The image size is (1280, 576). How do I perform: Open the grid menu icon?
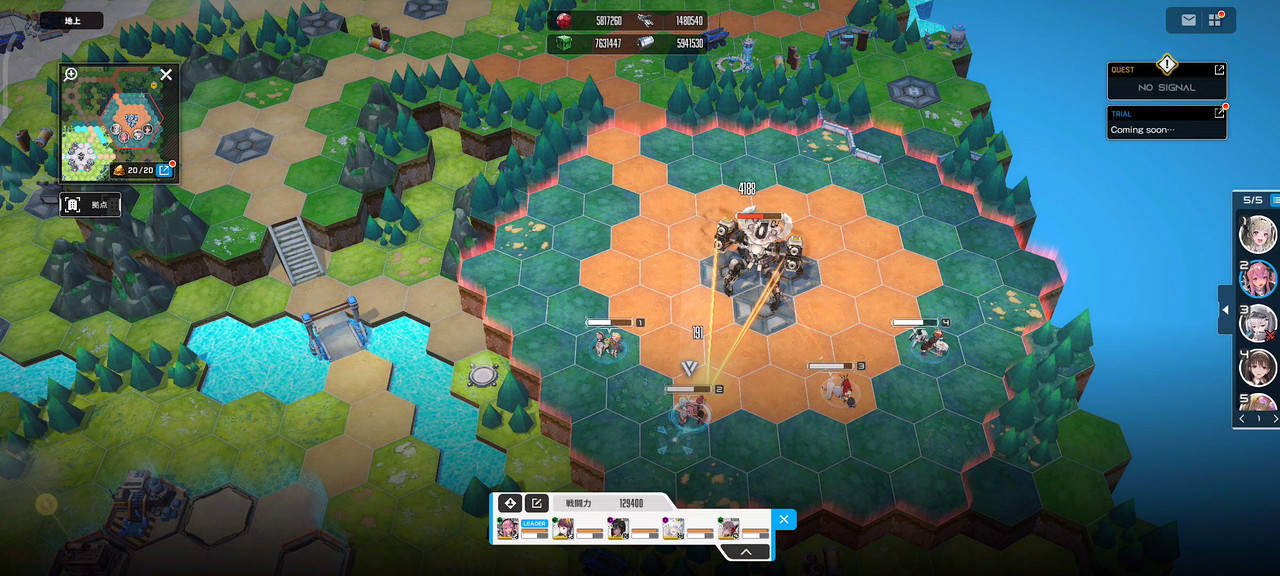(1215, 20)
